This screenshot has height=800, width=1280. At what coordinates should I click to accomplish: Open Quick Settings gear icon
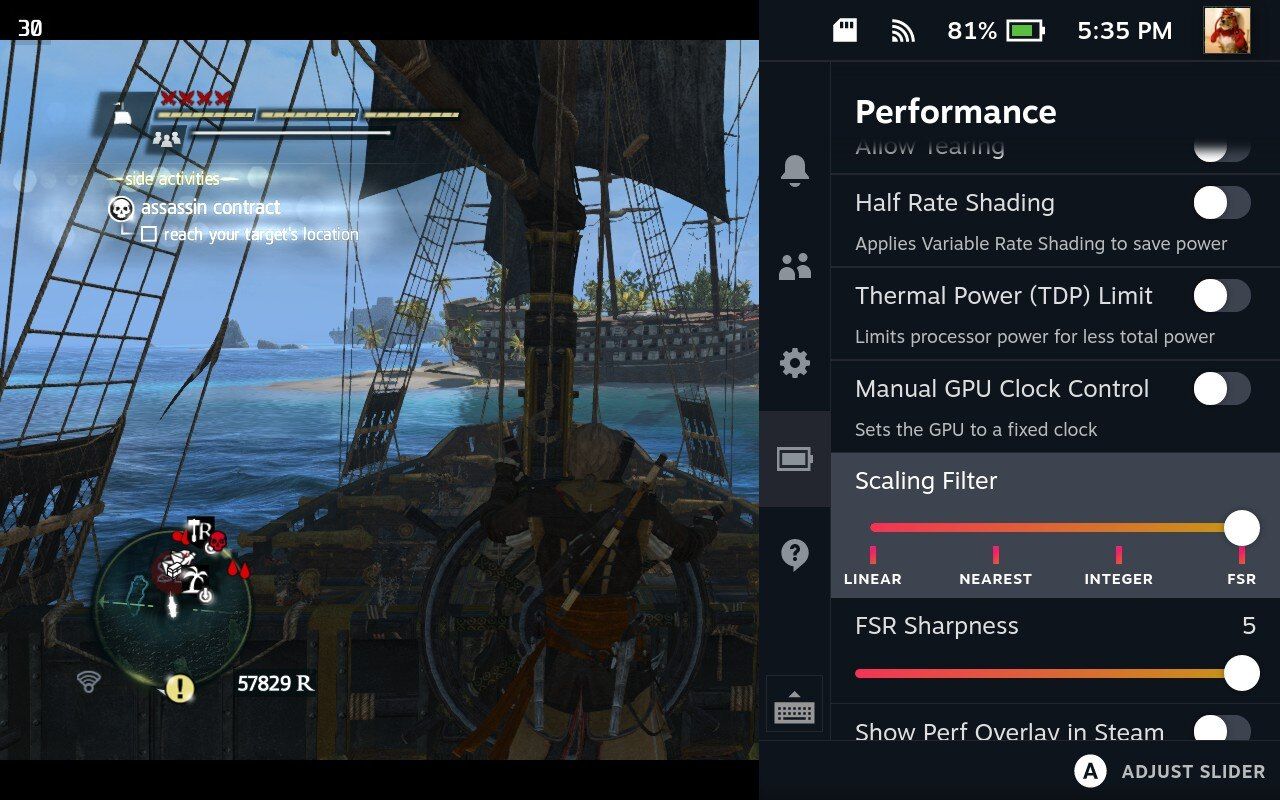(x=794, y=364)
